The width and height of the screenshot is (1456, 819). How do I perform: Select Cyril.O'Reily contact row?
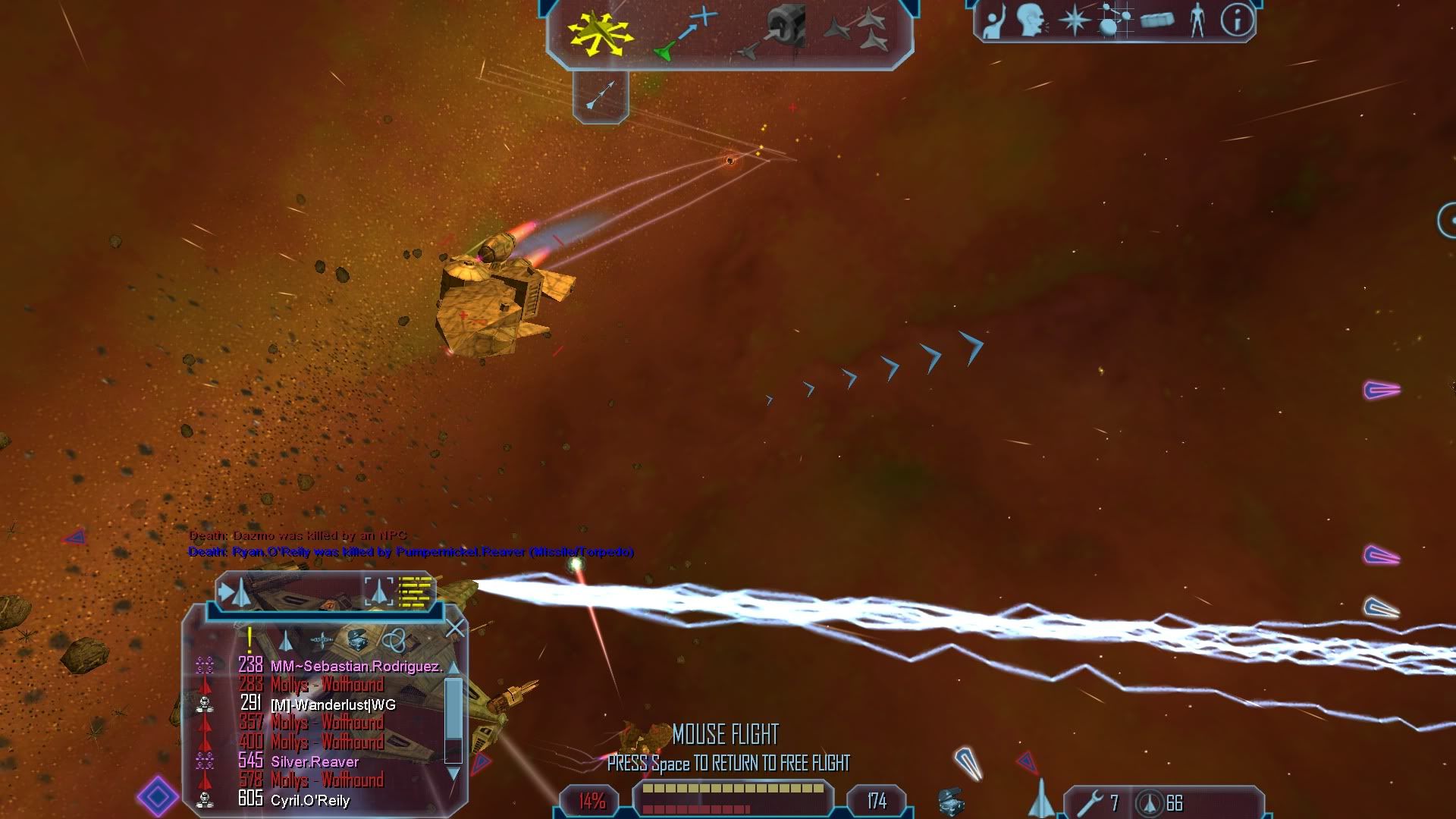coord(309,800)
